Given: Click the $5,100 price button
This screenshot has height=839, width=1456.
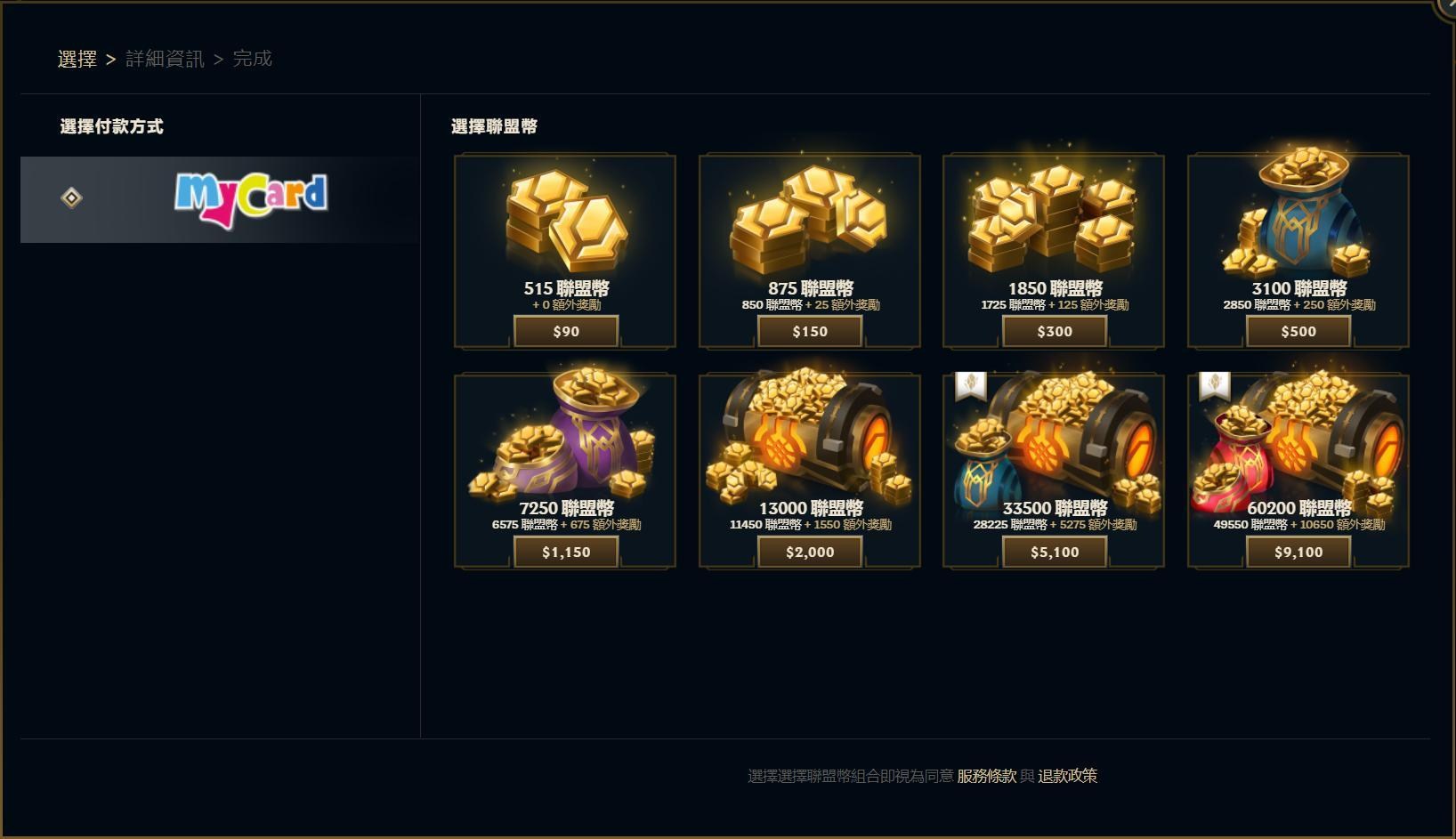Looking at the screenshot, I should pyautogui.click(x=1054, y=551).
